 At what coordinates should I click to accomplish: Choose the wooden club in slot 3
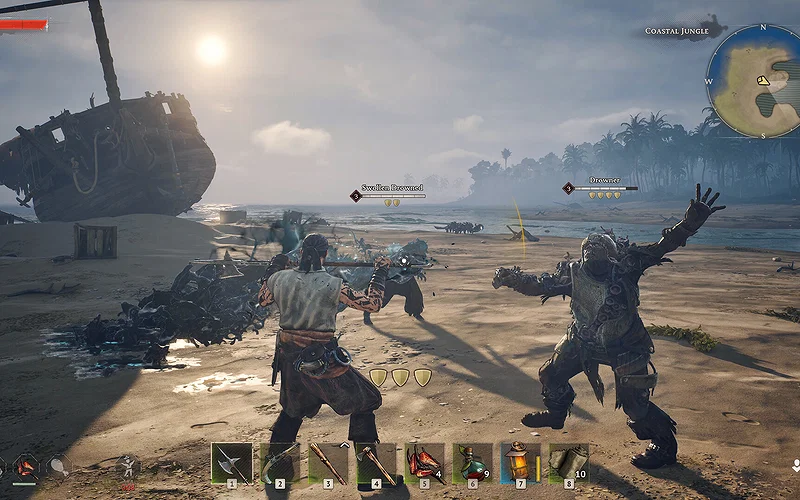pyautogui.click(x=327, y=463)
